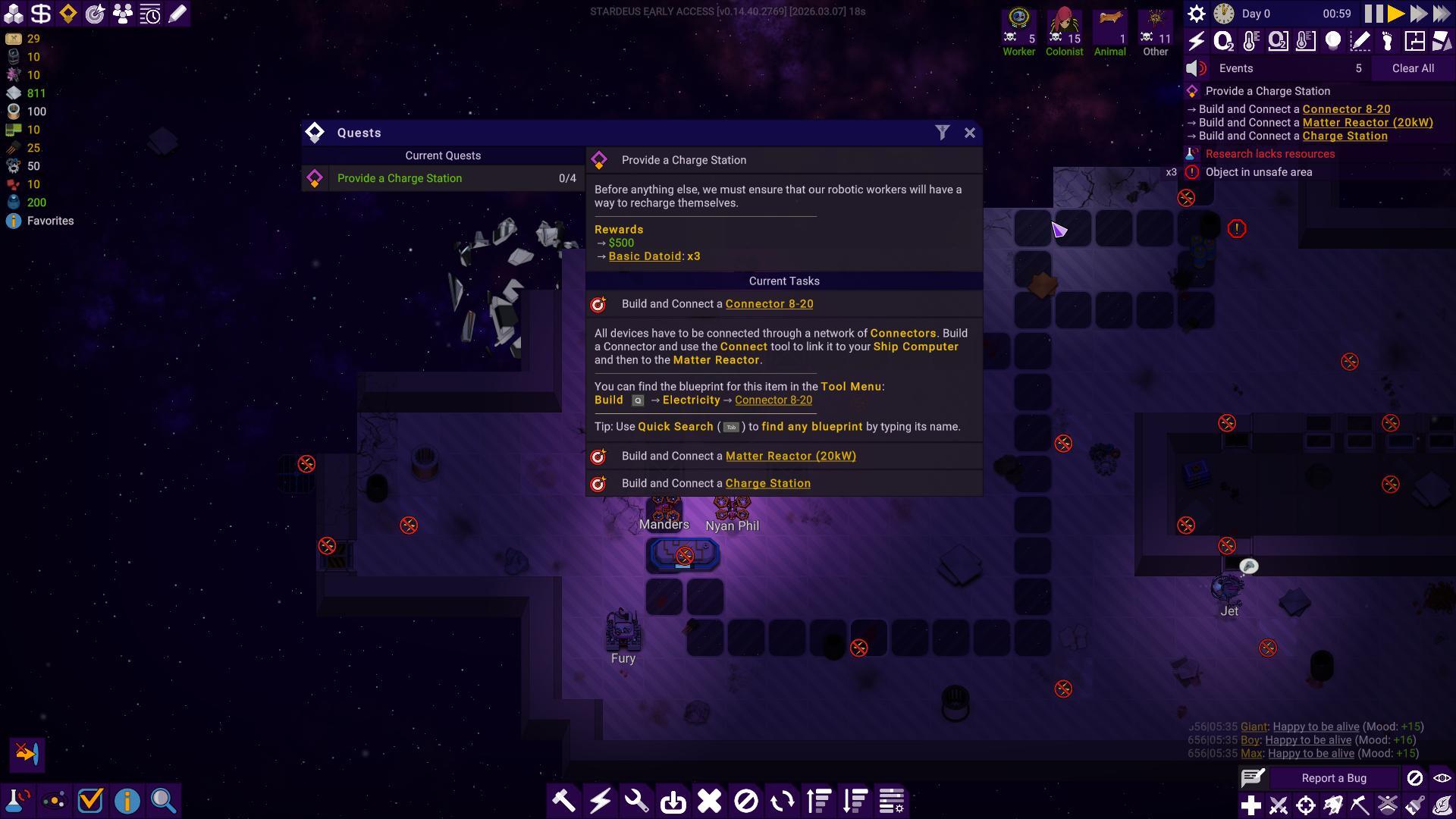Show the Worker group list
The image size is (1456, 819).
click(1018, 32)
